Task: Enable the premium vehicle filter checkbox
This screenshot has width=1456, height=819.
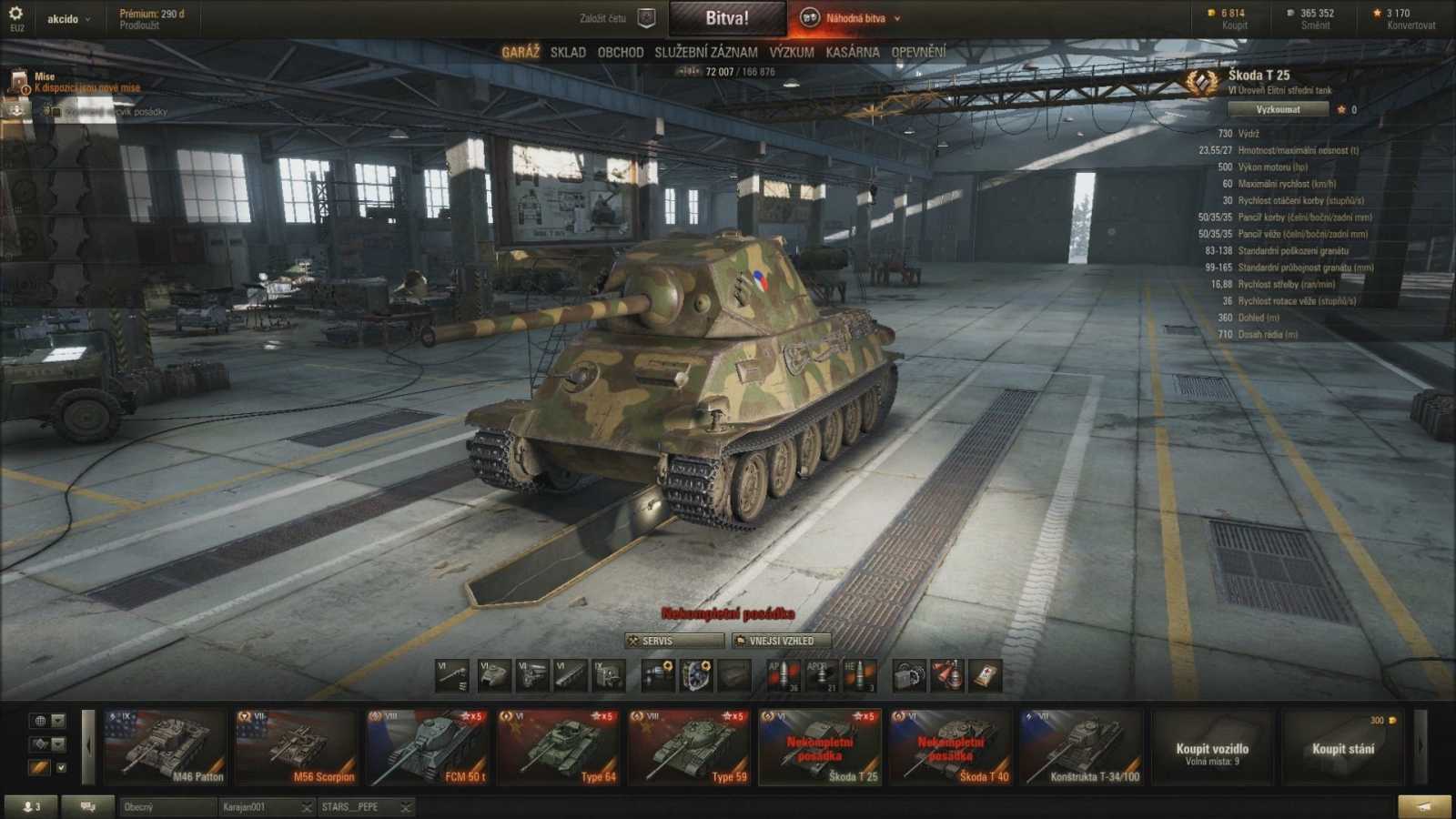Action: pyautogui.click(x=61, y=768)
